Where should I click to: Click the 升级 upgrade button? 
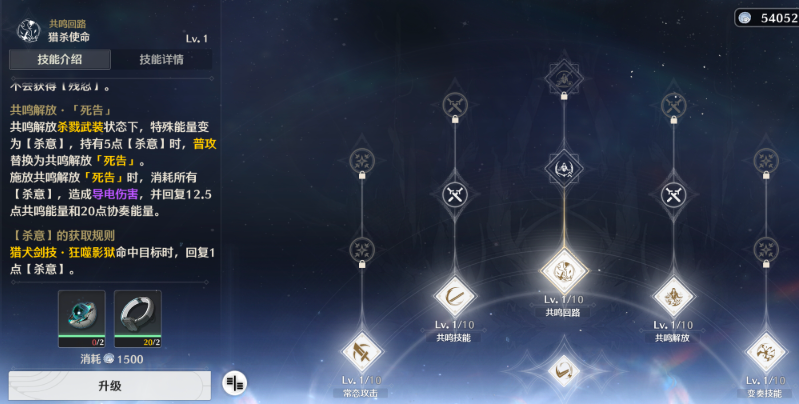(x=109, y=385)
